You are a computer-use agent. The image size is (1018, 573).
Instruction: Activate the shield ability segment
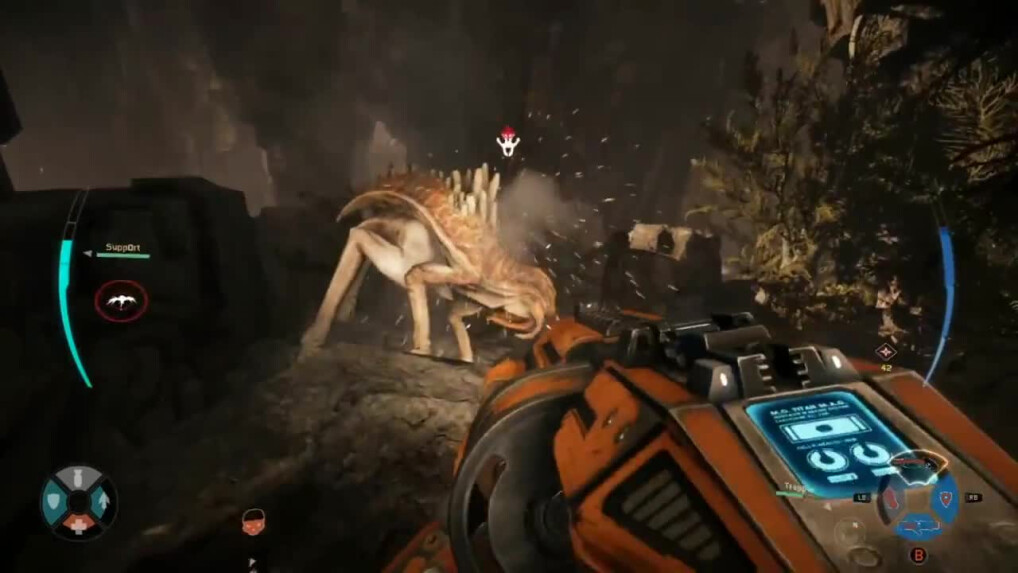[x=56, y=501]
